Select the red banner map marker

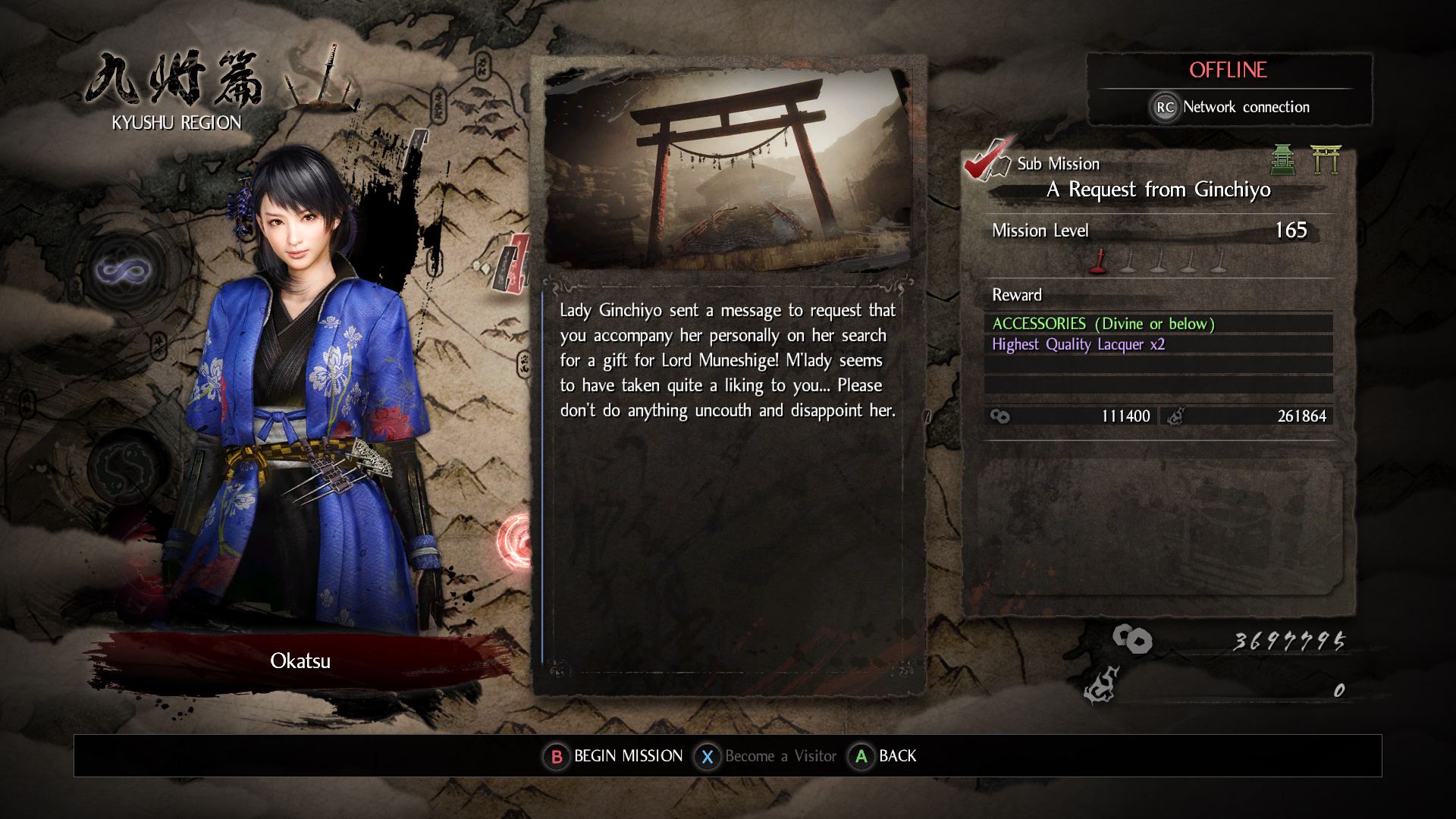click(513, 263)
